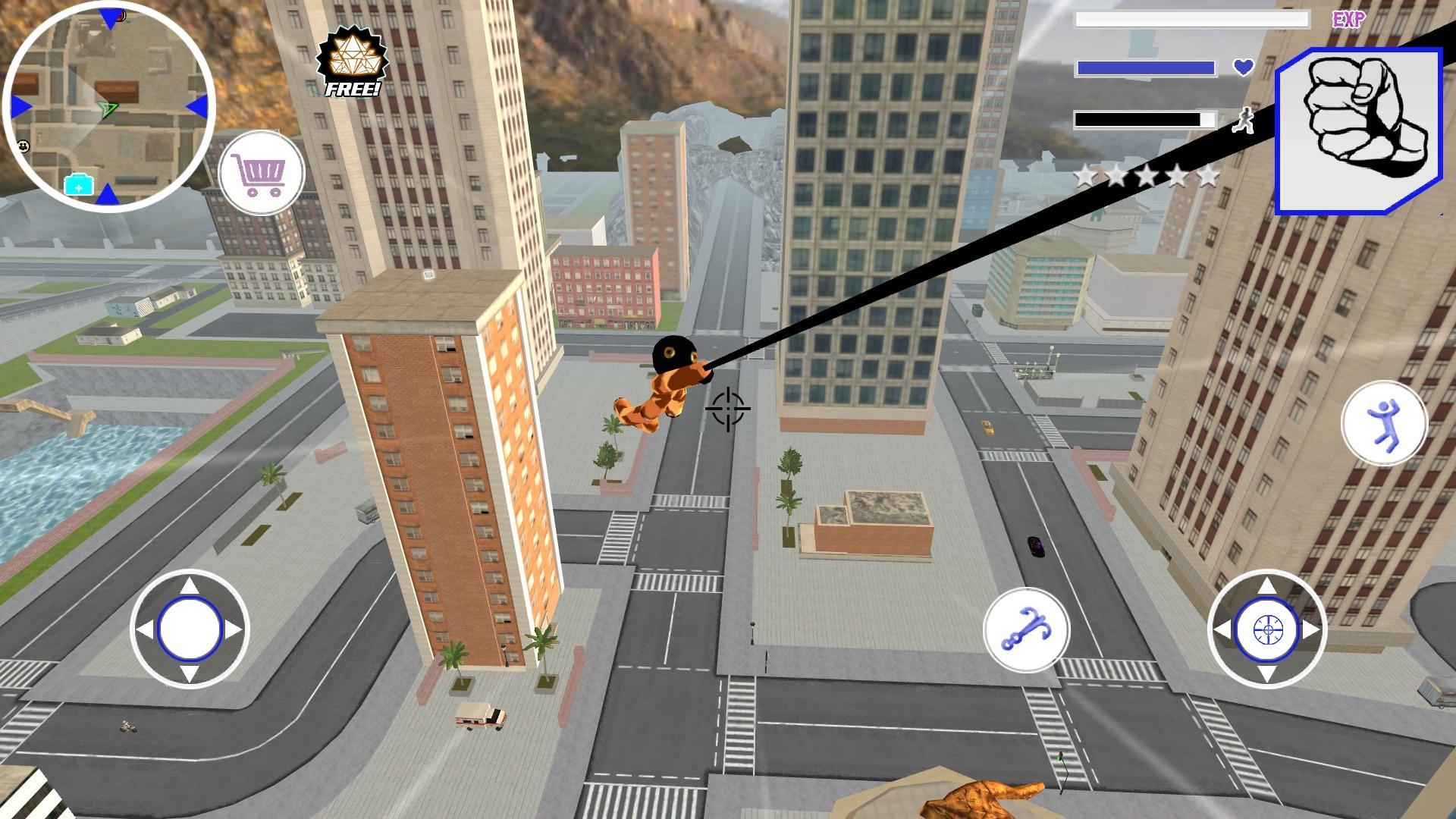Screen dimensions: 1456x819
Task: Tap the first wanted-level star
Action: [x=1084, y=174]
